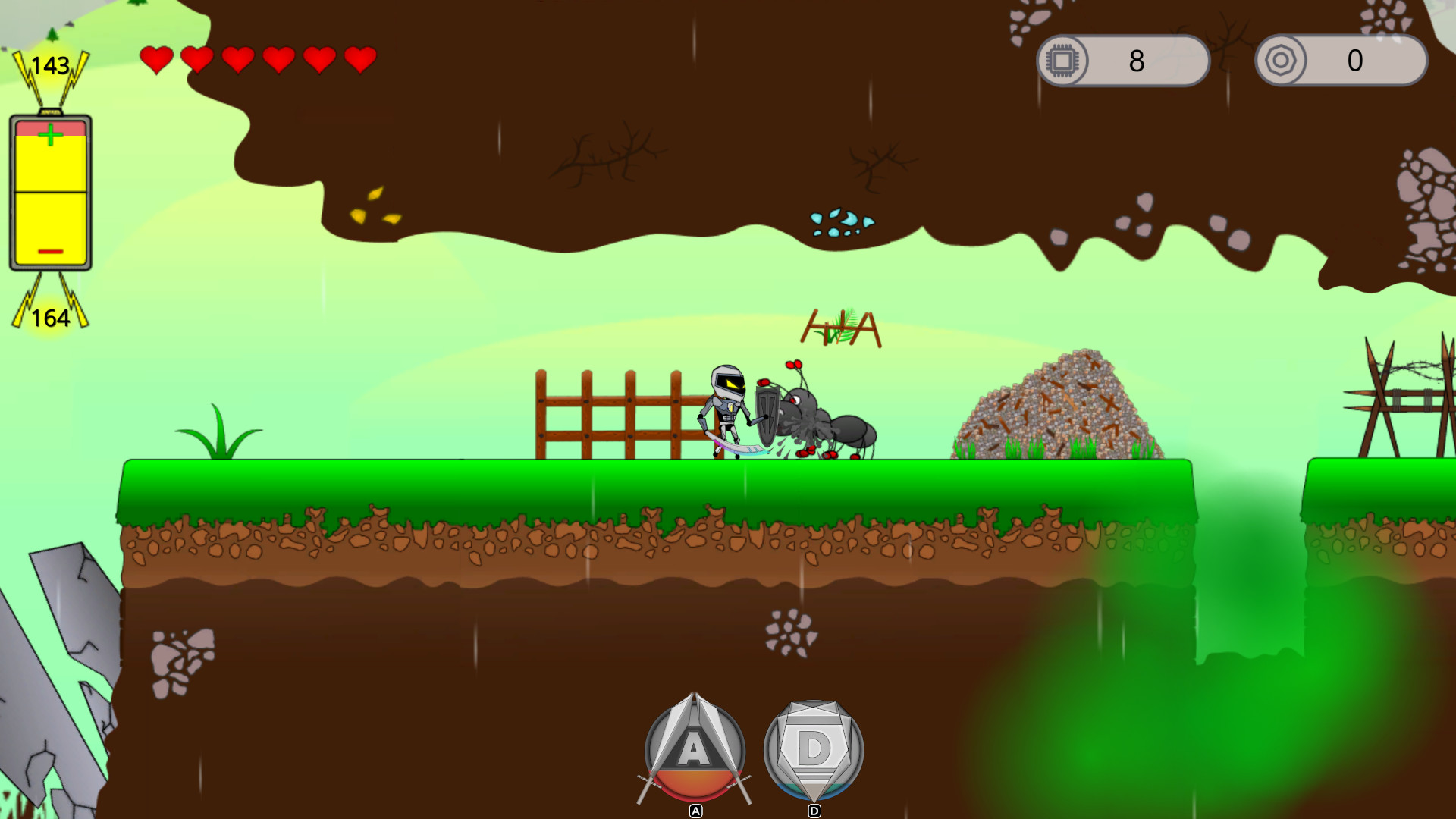Click the D key label under the shield ability

click(x=814, y=811)
